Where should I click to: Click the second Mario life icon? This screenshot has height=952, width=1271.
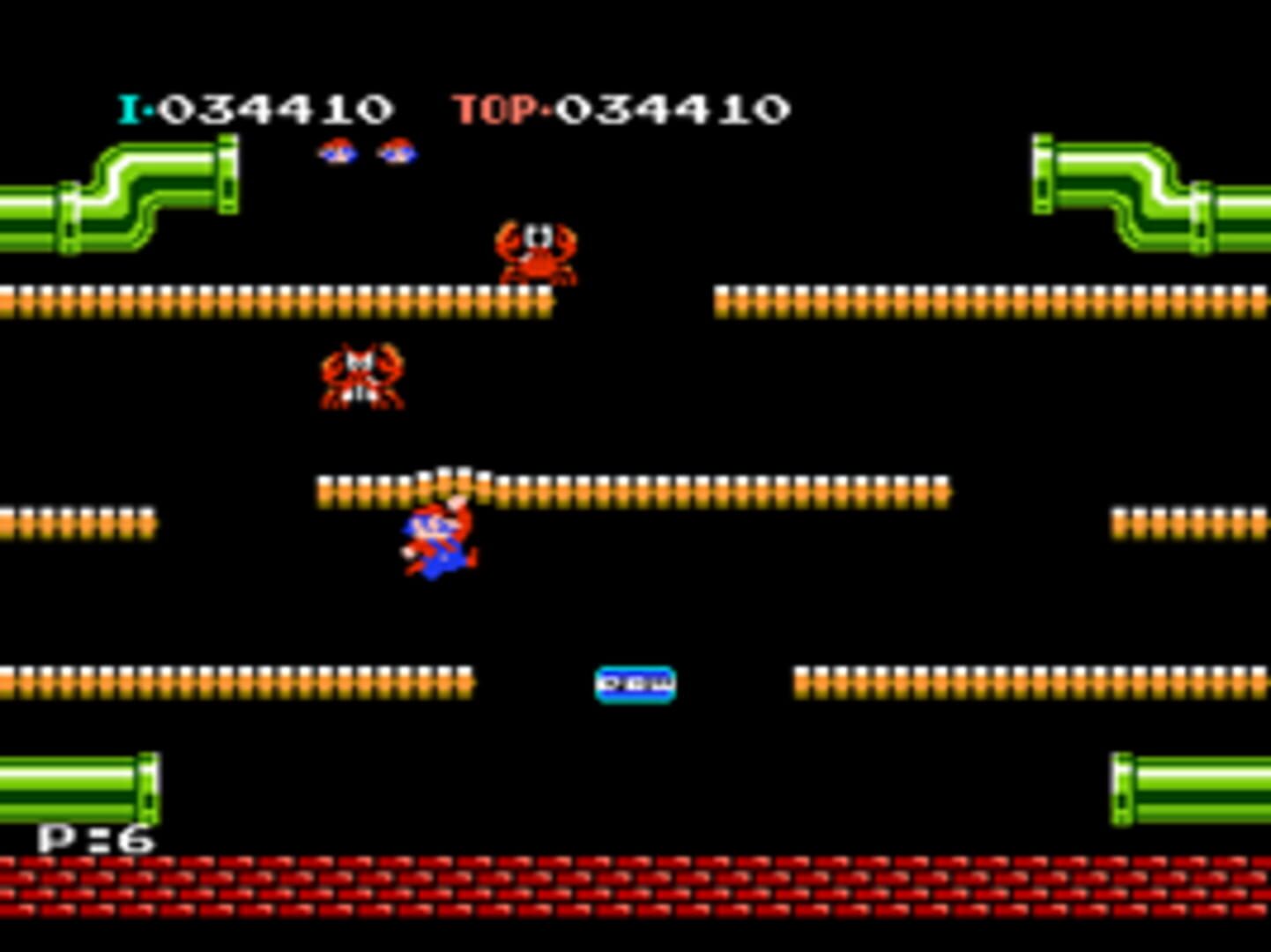pos(398,152)
